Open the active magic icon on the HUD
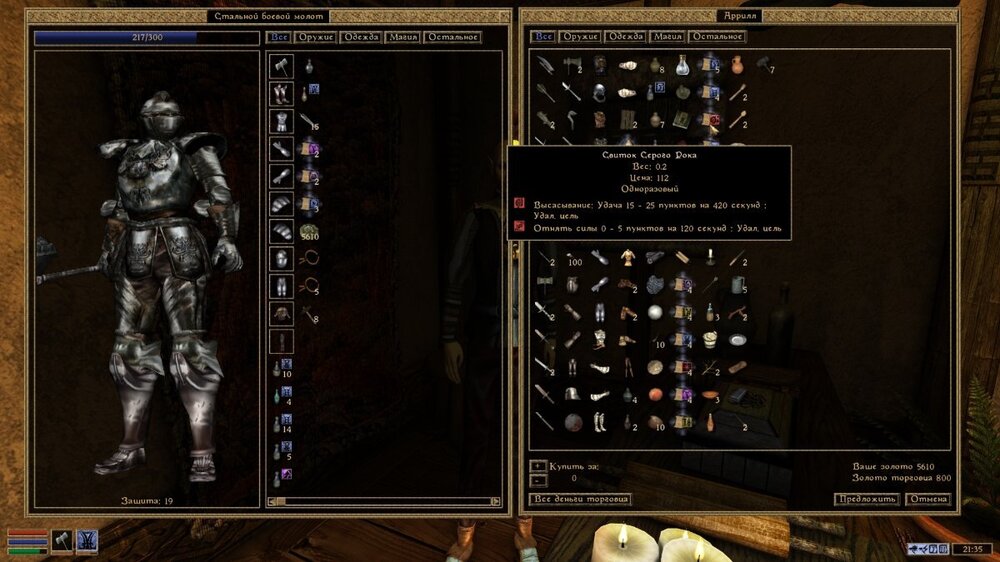The image size is (1000, 562). [x=87, y=539]
